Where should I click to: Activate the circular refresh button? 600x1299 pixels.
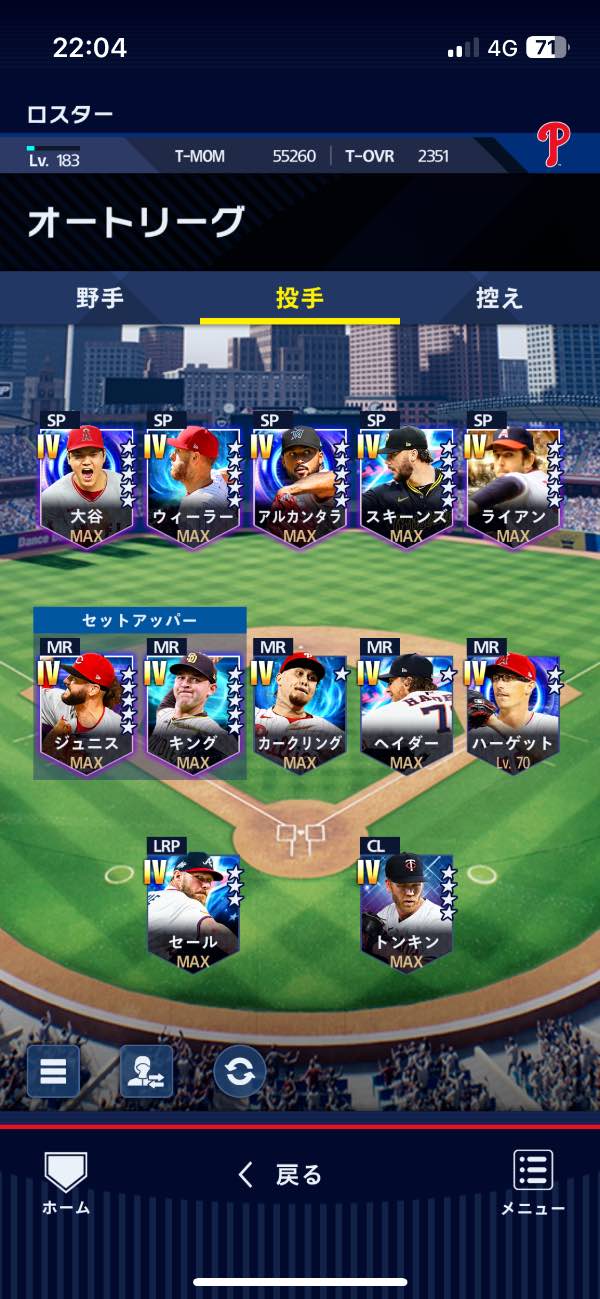(x=240, y=1071)
